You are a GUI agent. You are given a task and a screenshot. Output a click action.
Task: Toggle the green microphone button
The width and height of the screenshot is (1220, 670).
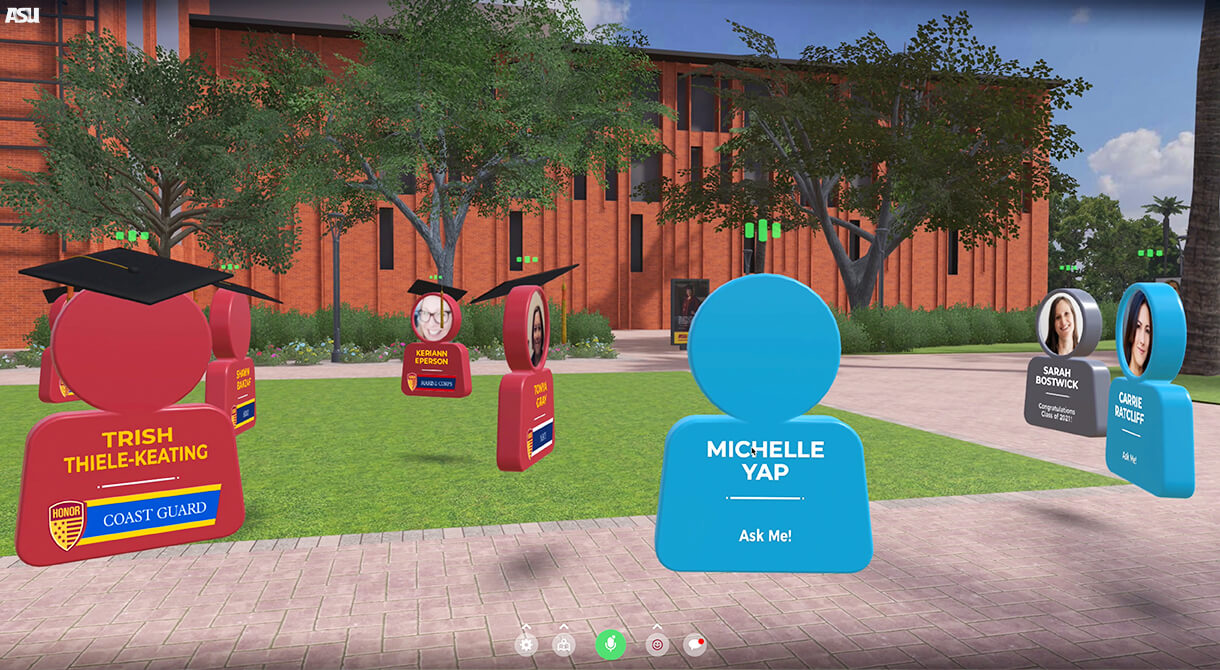[x=610, y=645]
